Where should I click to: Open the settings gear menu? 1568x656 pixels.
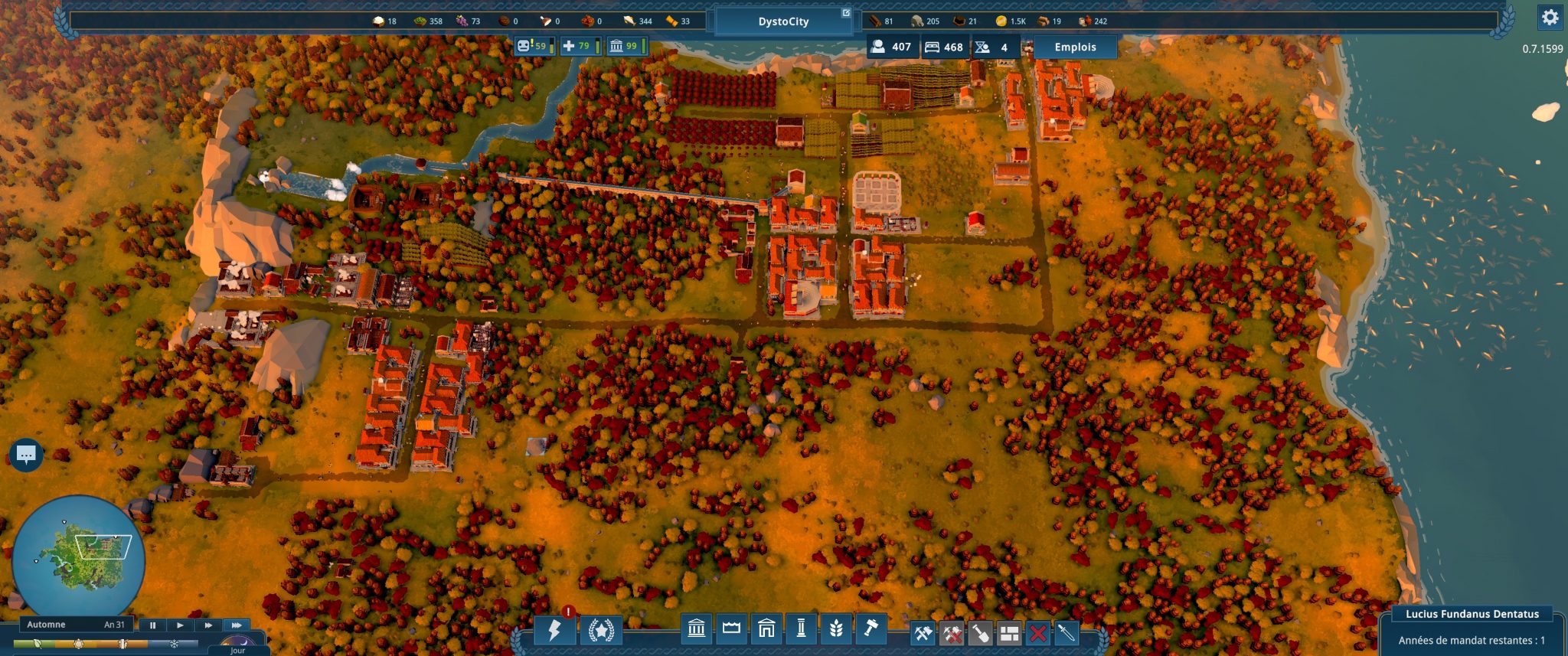click(x=1550, y=18)
